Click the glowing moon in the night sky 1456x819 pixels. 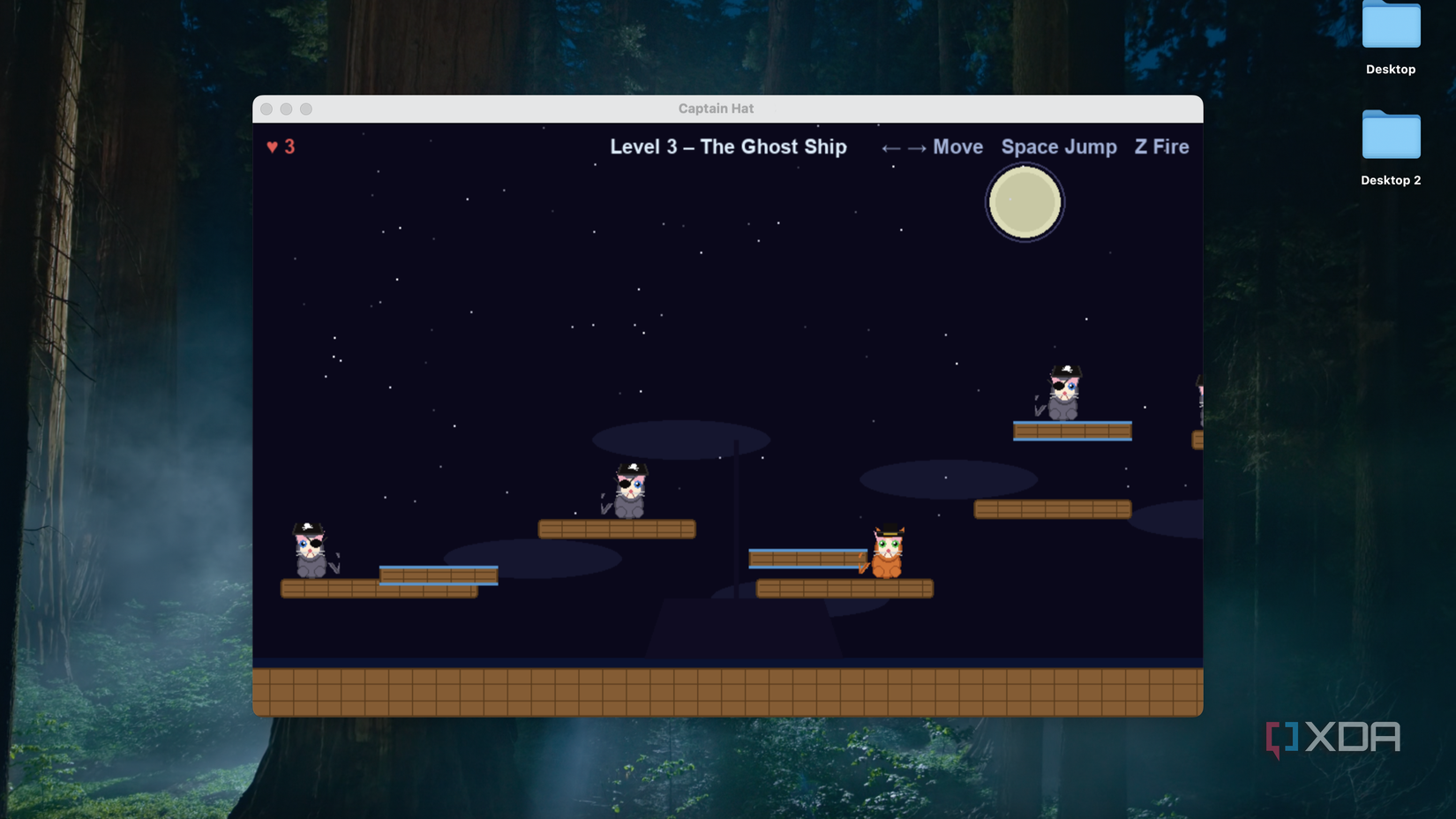point(1024,202)
